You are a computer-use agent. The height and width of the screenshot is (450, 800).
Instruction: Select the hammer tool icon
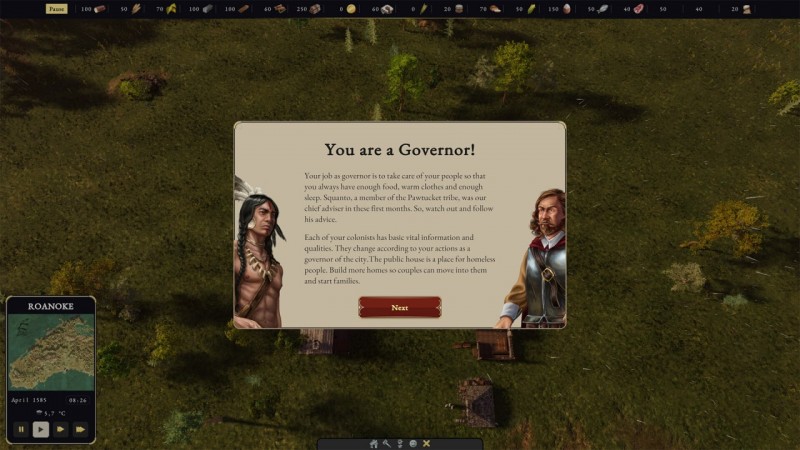pyautogui.click(x=387, y=443)
